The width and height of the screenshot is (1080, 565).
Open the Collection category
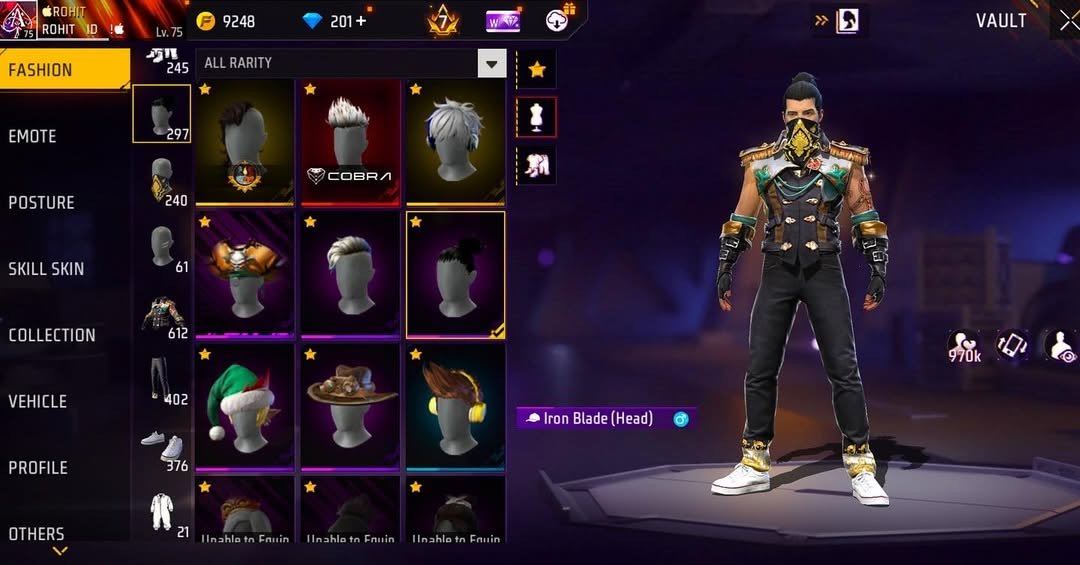click(x=52, y=335)
